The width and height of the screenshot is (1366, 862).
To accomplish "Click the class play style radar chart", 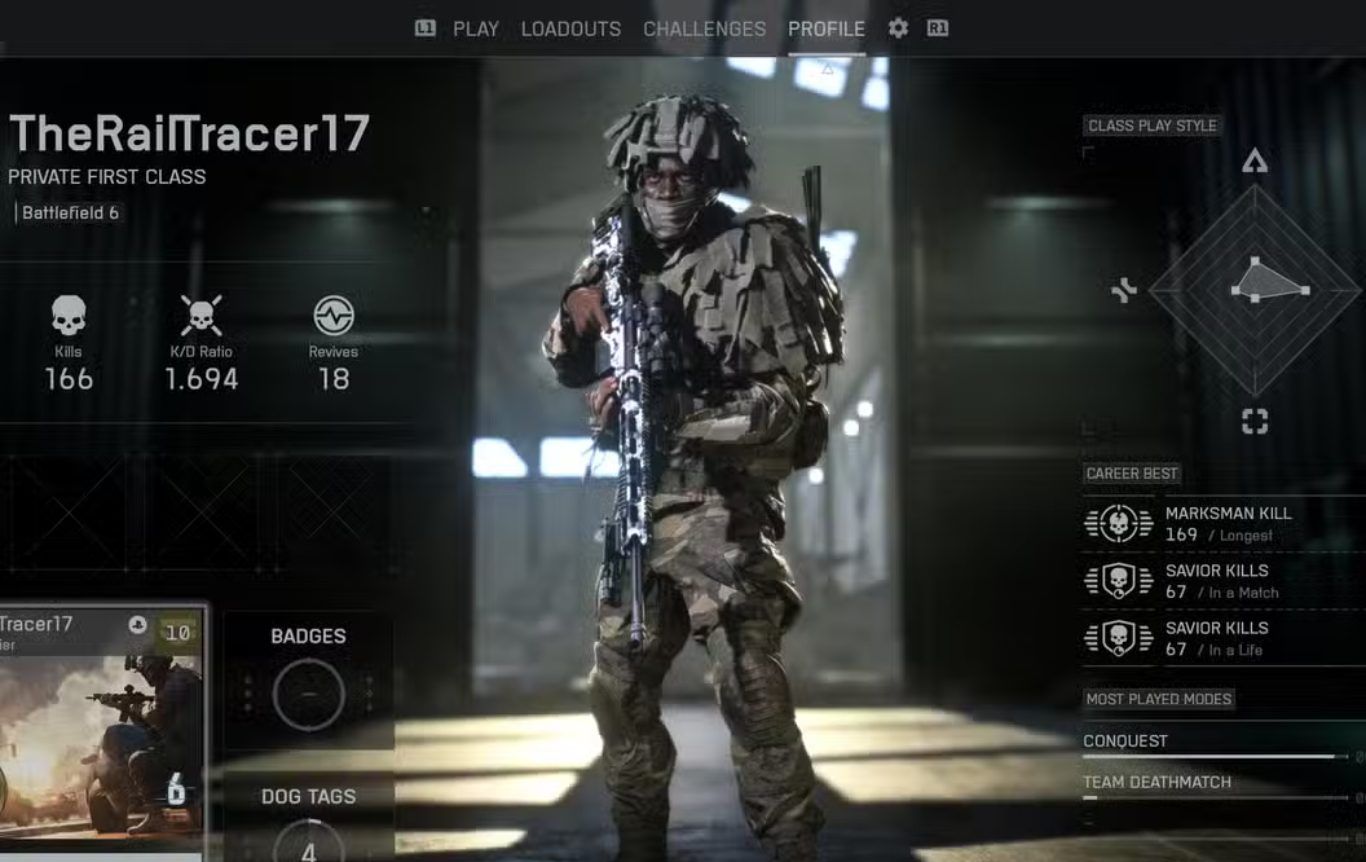I will 1255,290.
